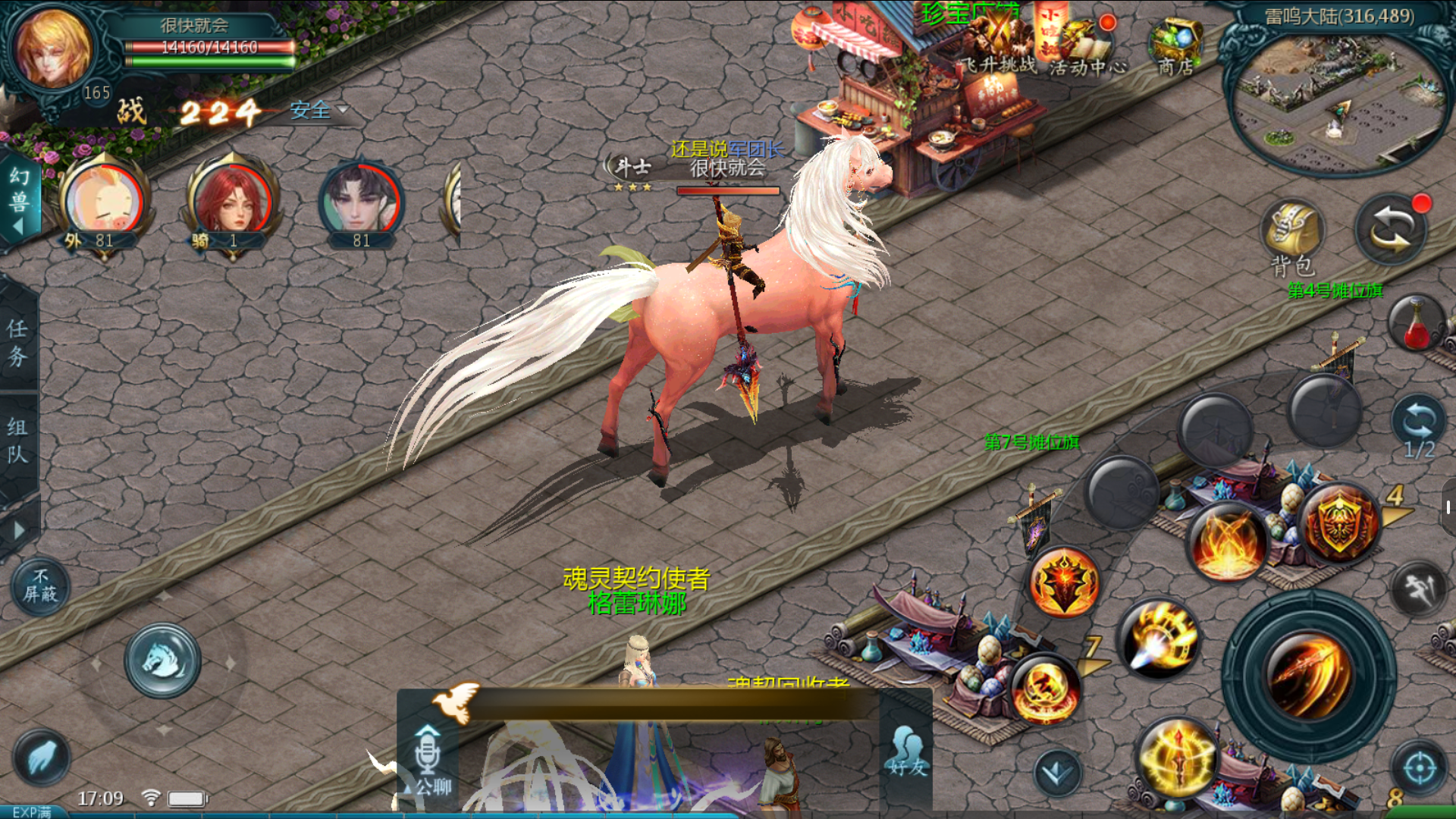Tap the horse mount button
Screen dimensions: 1456x819
tap(162, 661)
